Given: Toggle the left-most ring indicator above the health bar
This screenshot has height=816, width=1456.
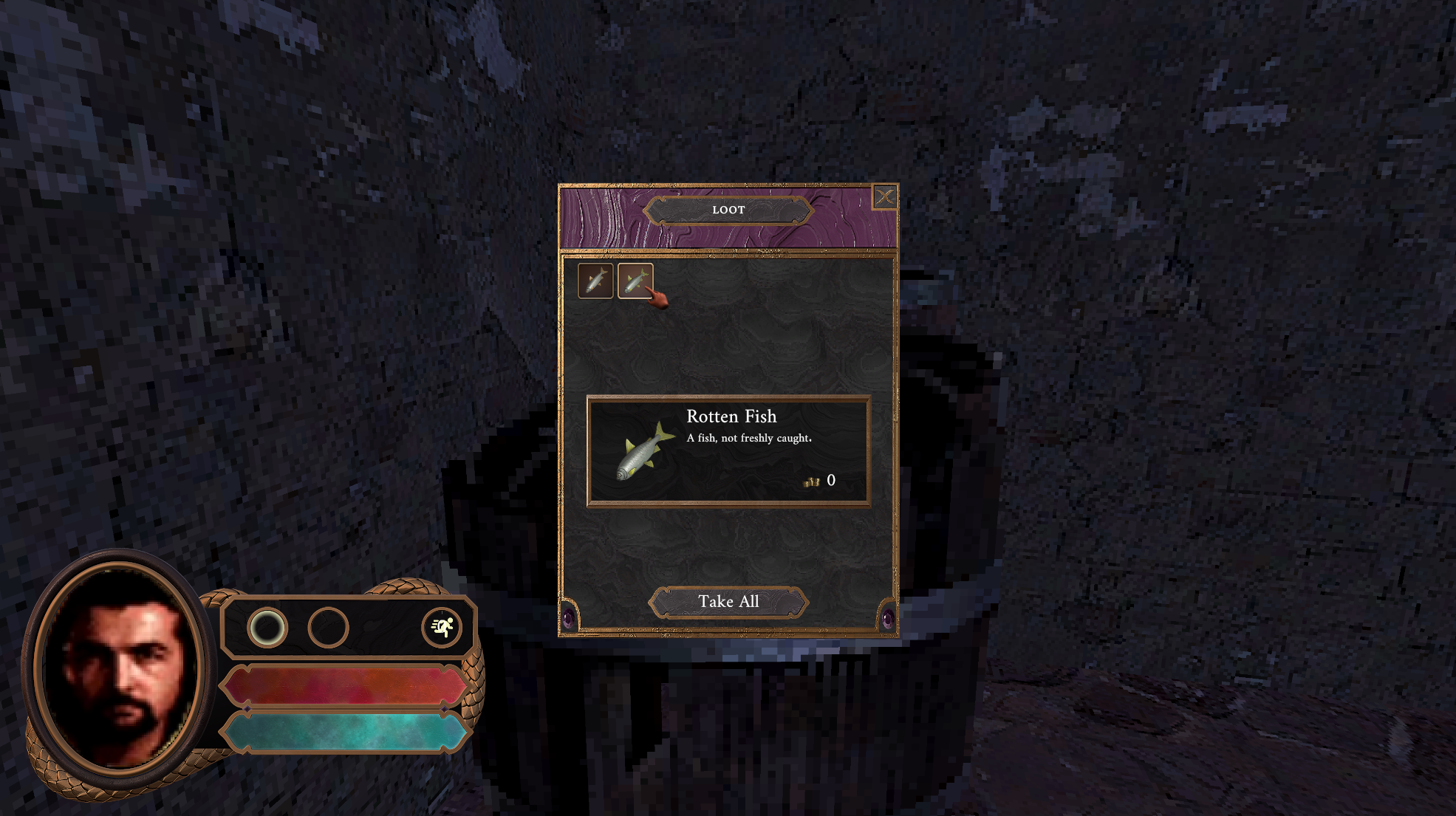Looking at the screenshot, I should (x=270, y=628).
